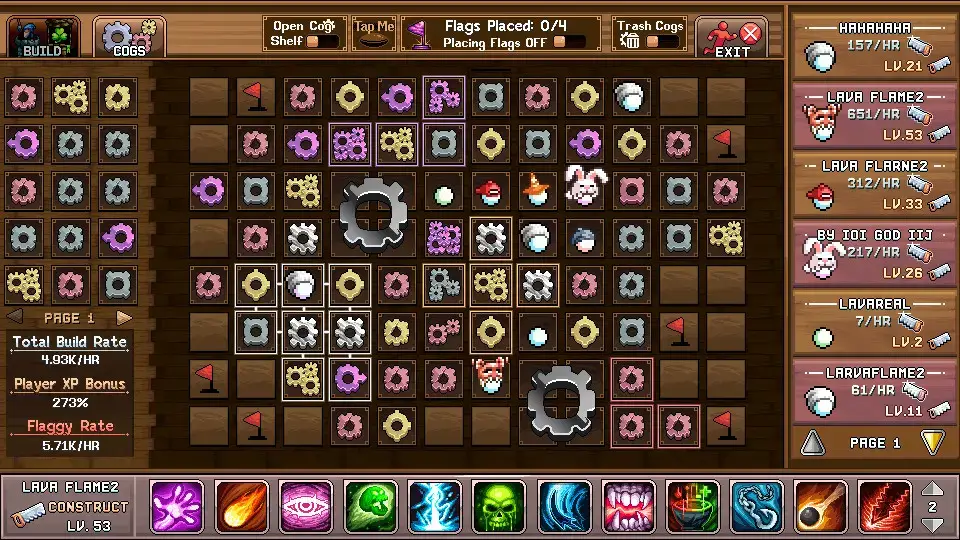Select the fanged mouth ability

(x=628, y=507)
